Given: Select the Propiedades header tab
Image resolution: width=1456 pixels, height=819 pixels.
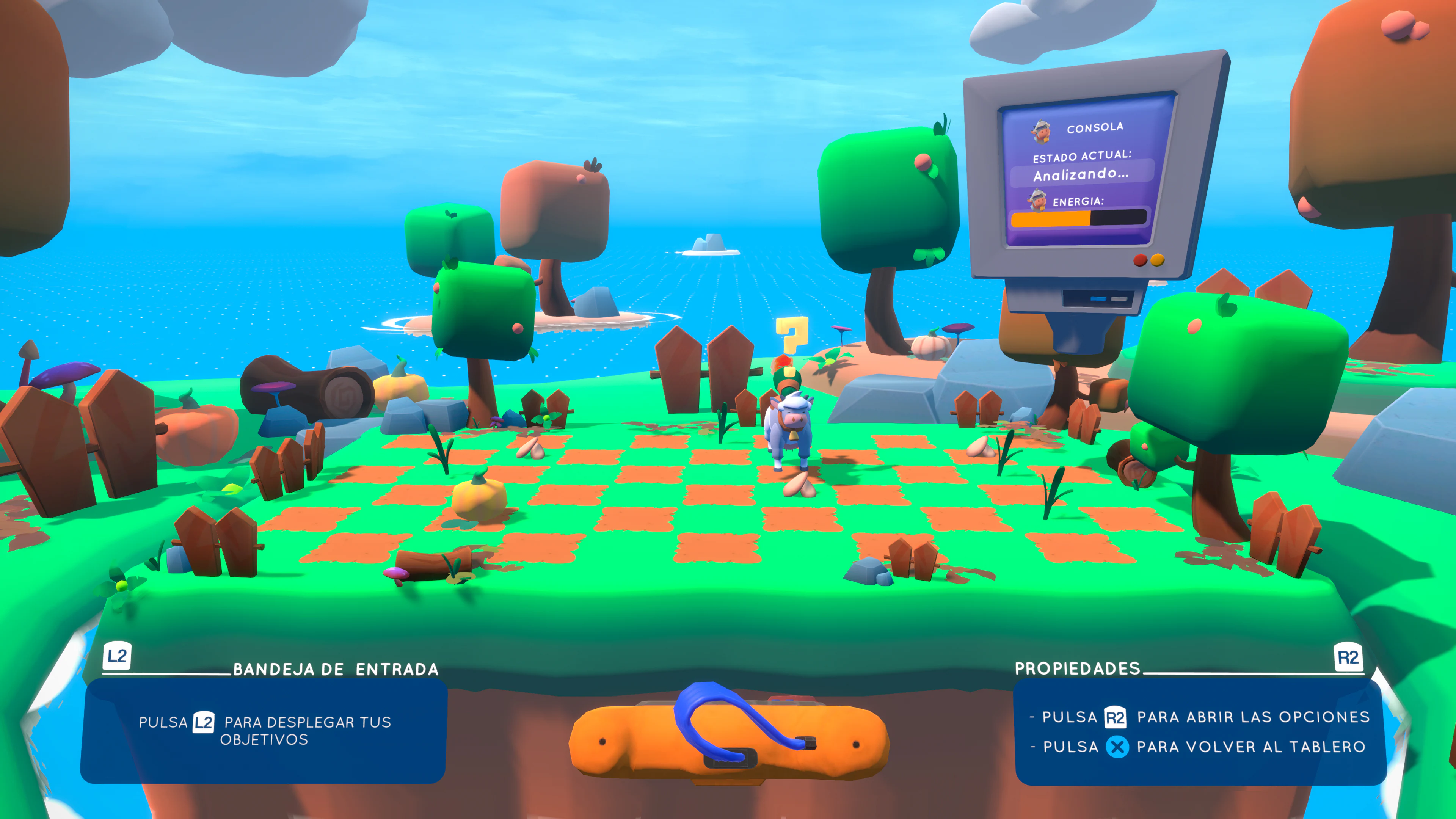Looking at the screenshot, I should 1078,668.
